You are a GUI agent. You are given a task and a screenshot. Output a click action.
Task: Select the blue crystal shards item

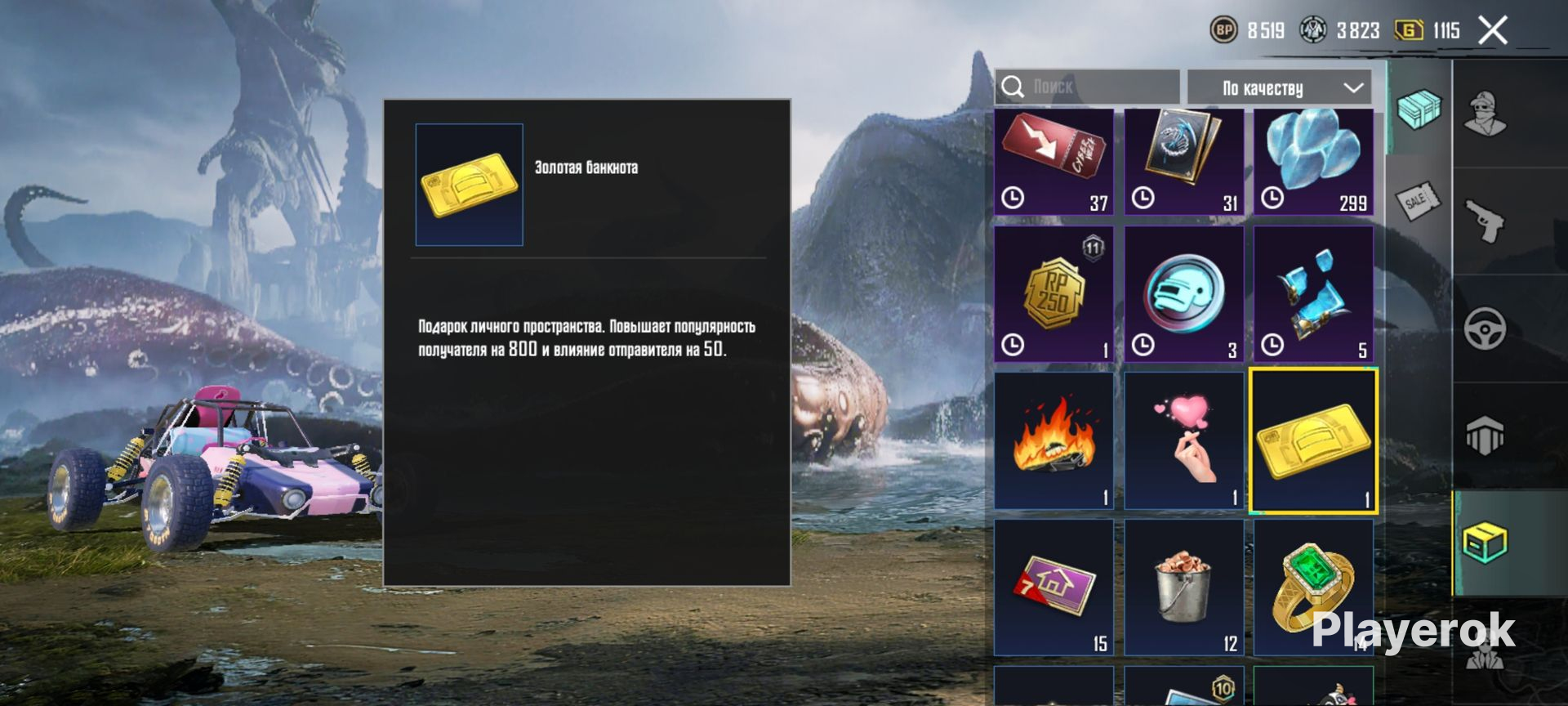point(1313,294)
